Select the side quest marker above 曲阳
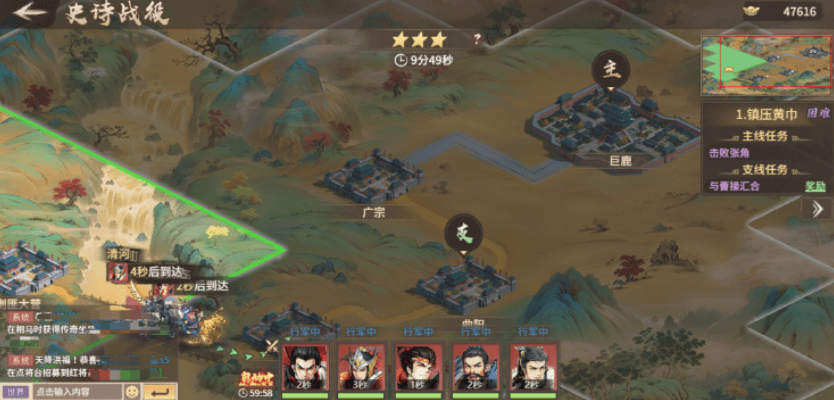The image size is (834, 400). point(463,234)
